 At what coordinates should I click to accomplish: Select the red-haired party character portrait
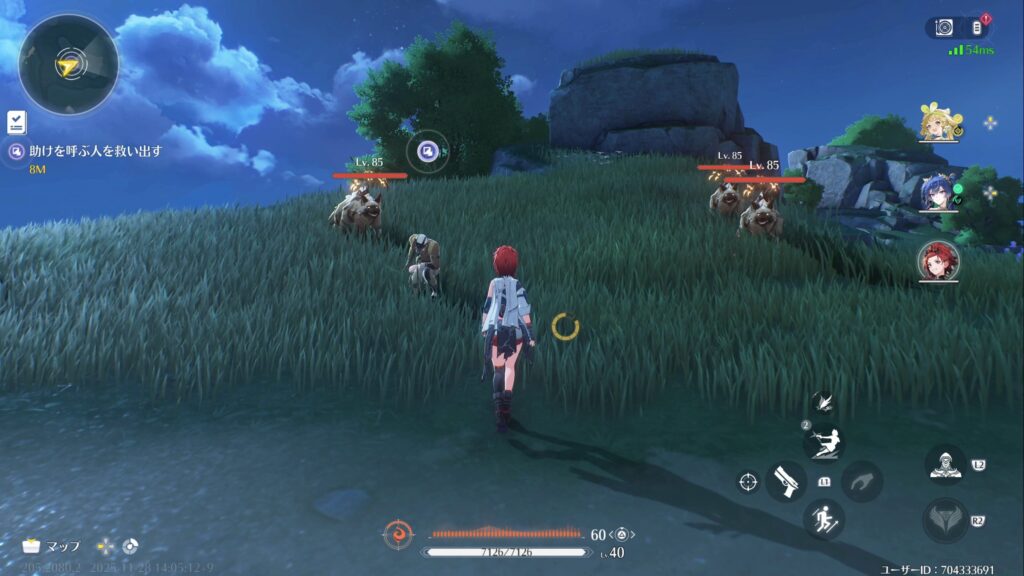tap(938, 260)
